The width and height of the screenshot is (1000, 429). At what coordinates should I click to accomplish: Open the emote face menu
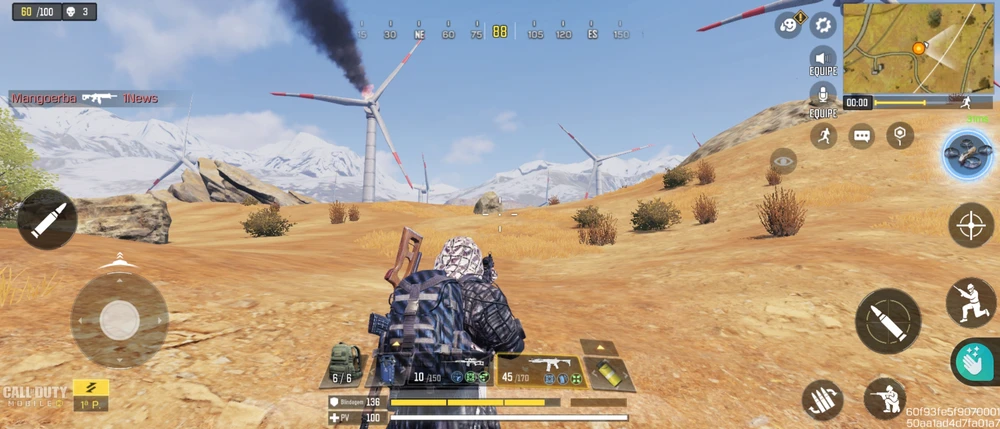pos(789,25)
